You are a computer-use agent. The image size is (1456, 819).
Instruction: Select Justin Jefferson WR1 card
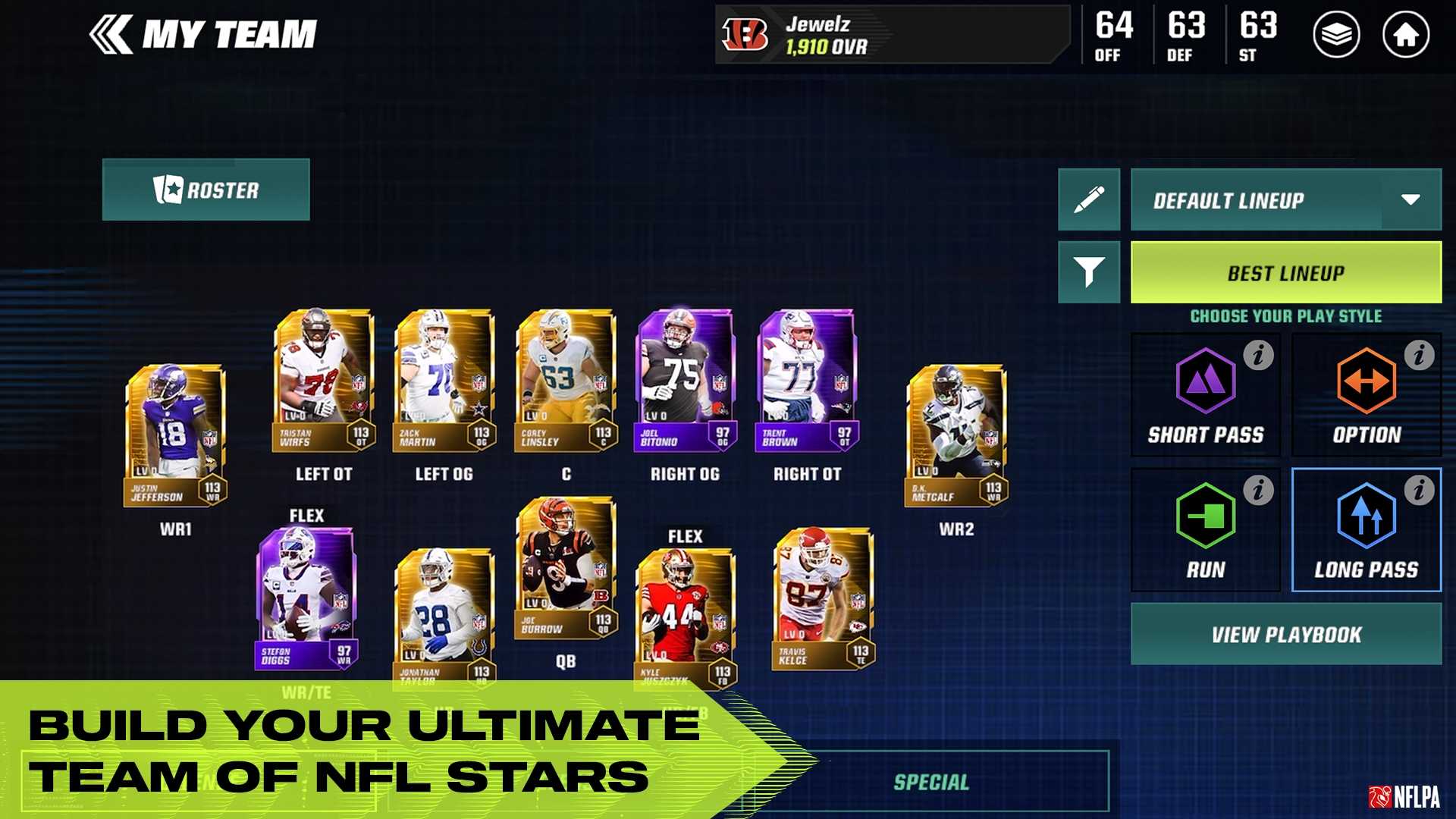tap(175, 435)
